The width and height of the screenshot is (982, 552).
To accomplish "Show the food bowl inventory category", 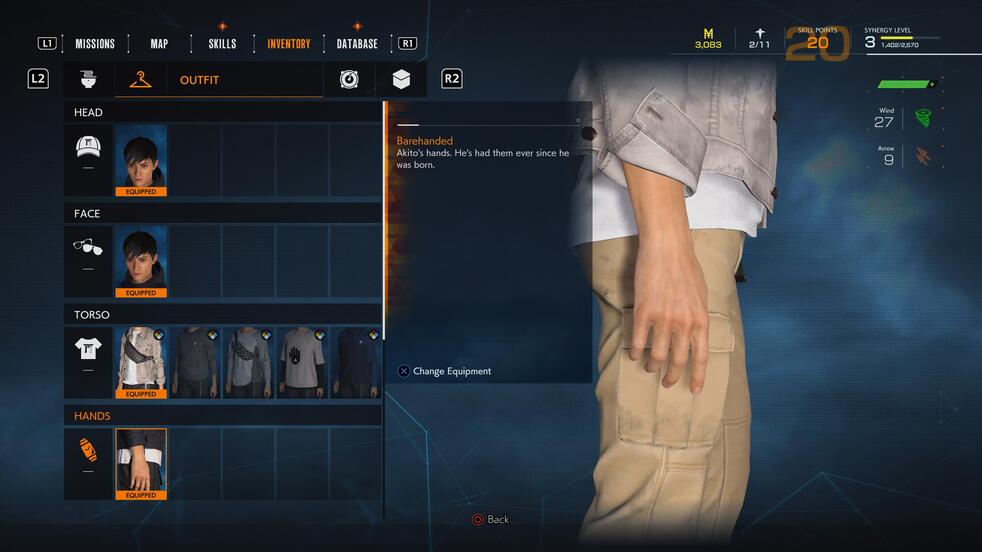I will (x=87, y=79).
